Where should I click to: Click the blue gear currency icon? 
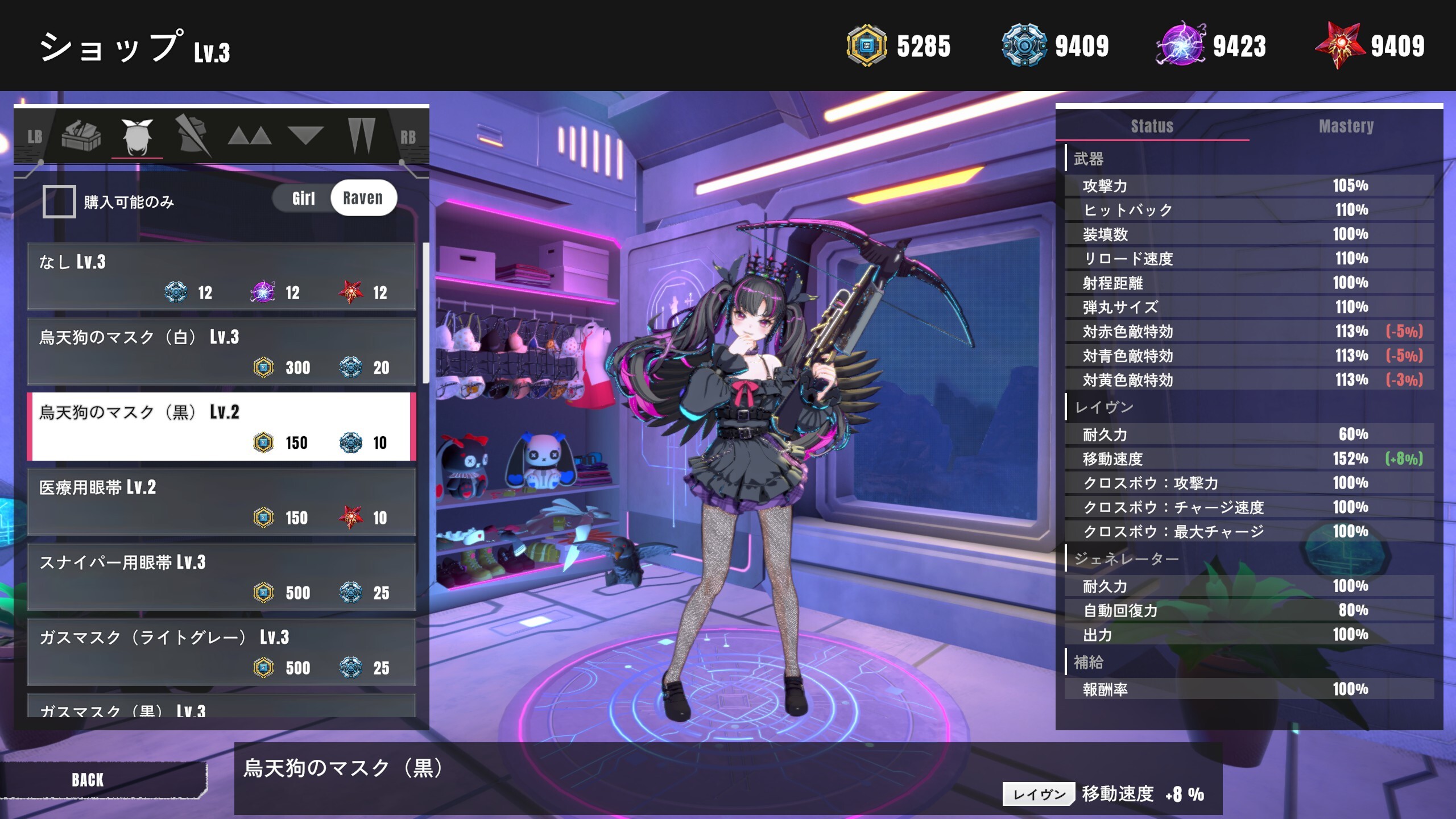click(1024, 45)
